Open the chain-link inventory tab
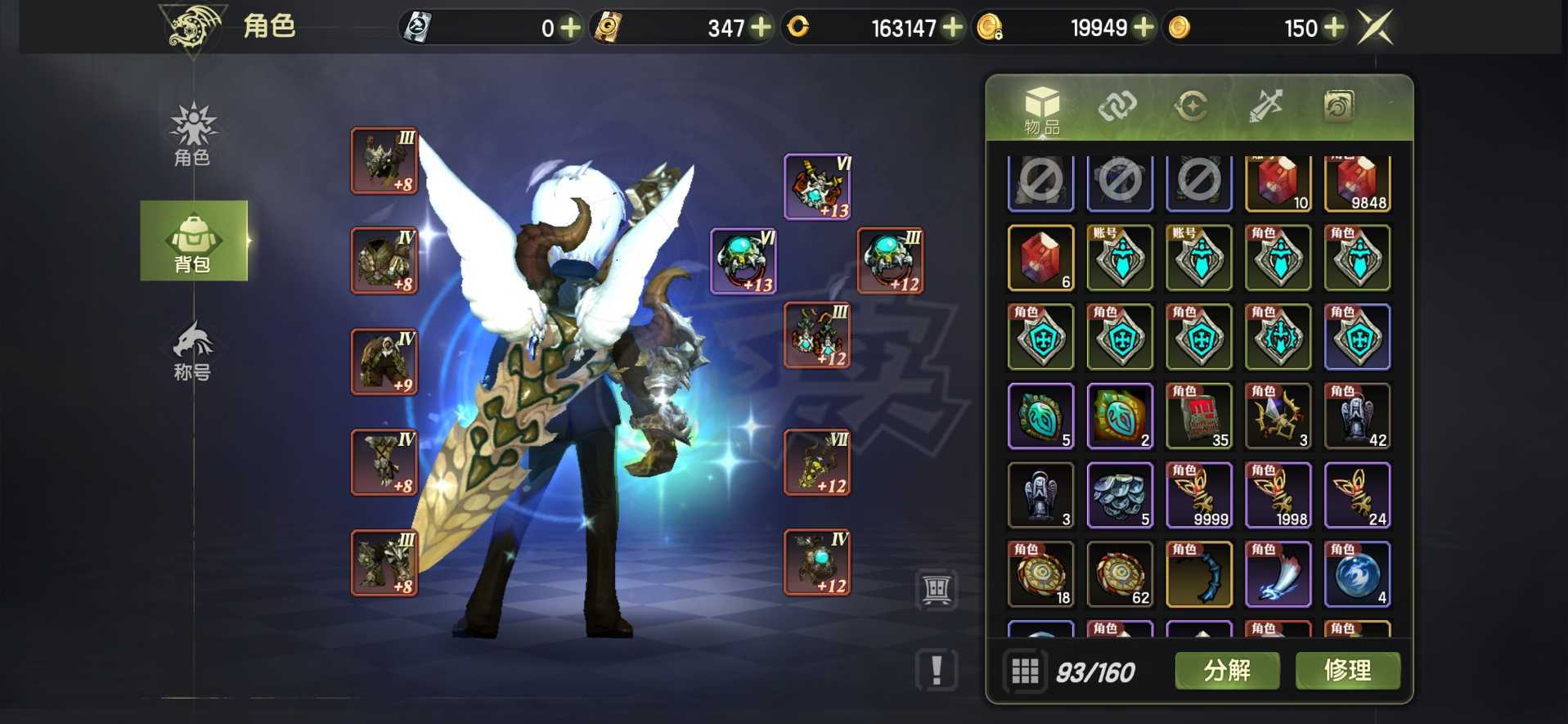The image size is (1568, 724). [x=1117, y=106]
